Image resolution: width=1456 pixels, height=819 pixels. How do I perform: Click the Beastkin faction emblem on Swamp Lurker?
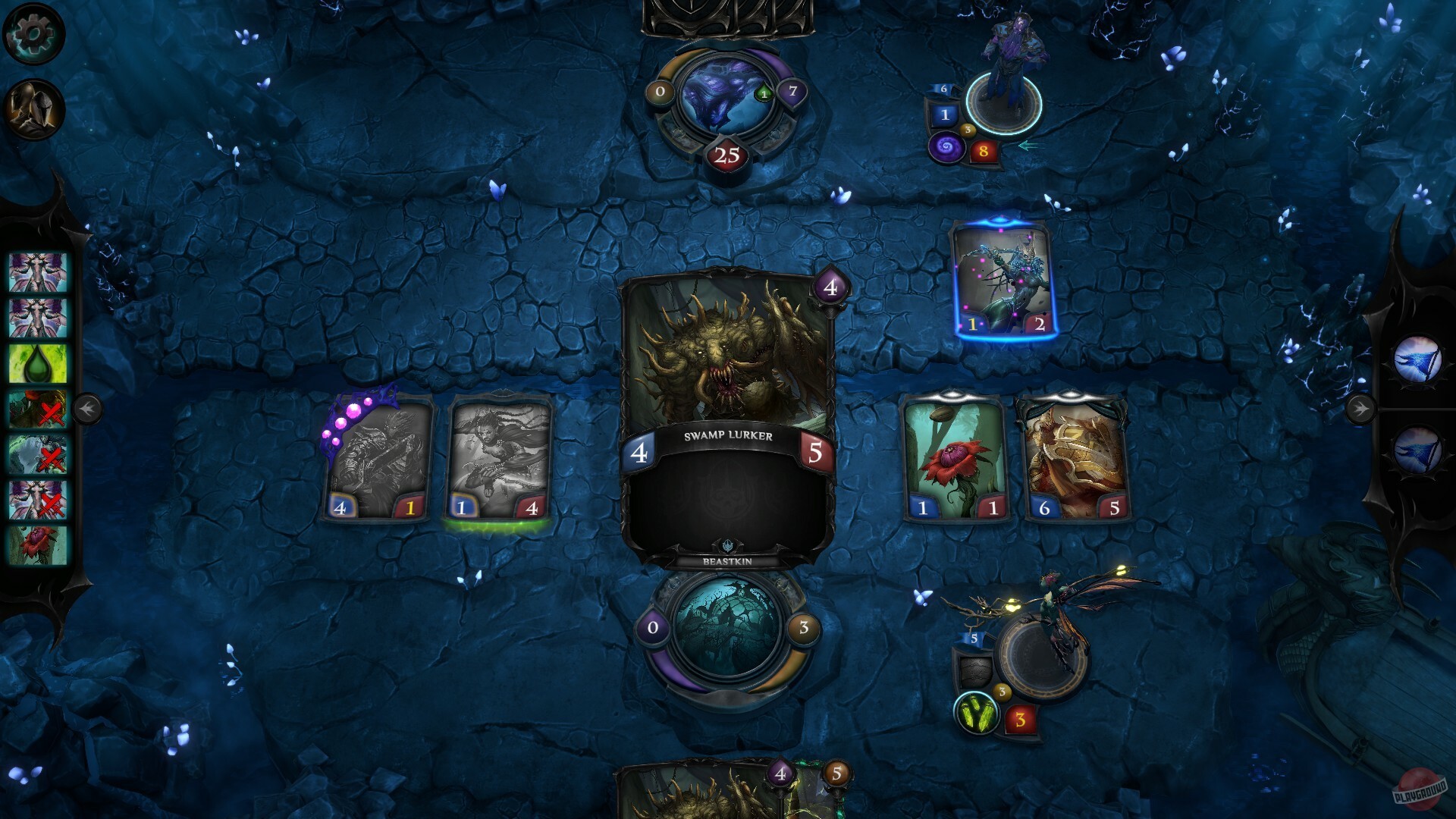click(x=727, y=543)
